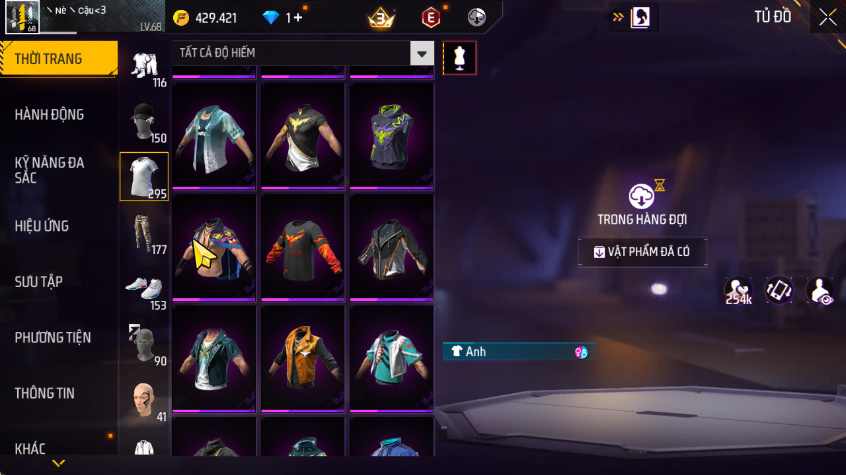Close the wardrobe with the X button

click(828, 17)
